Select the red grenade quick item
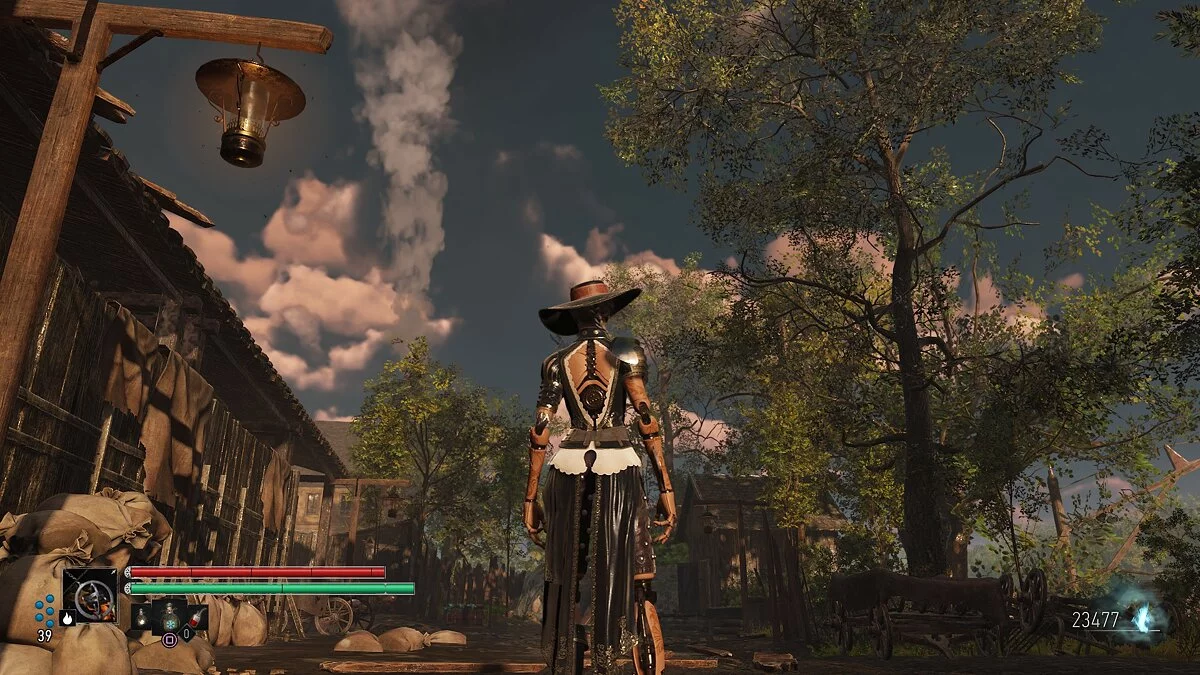The width and height of the screenshot is (1200, 675). tap(197, 618)
